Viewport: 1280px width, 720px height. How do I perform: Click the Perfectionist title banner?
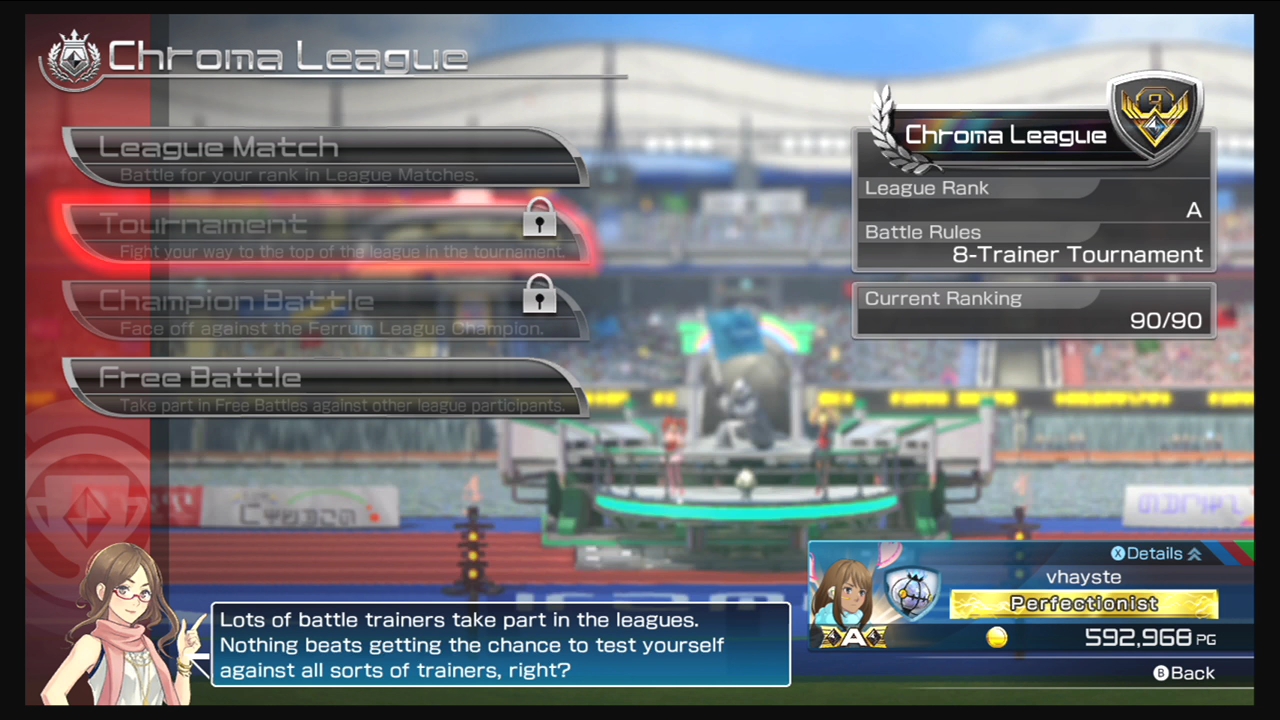1083,604
